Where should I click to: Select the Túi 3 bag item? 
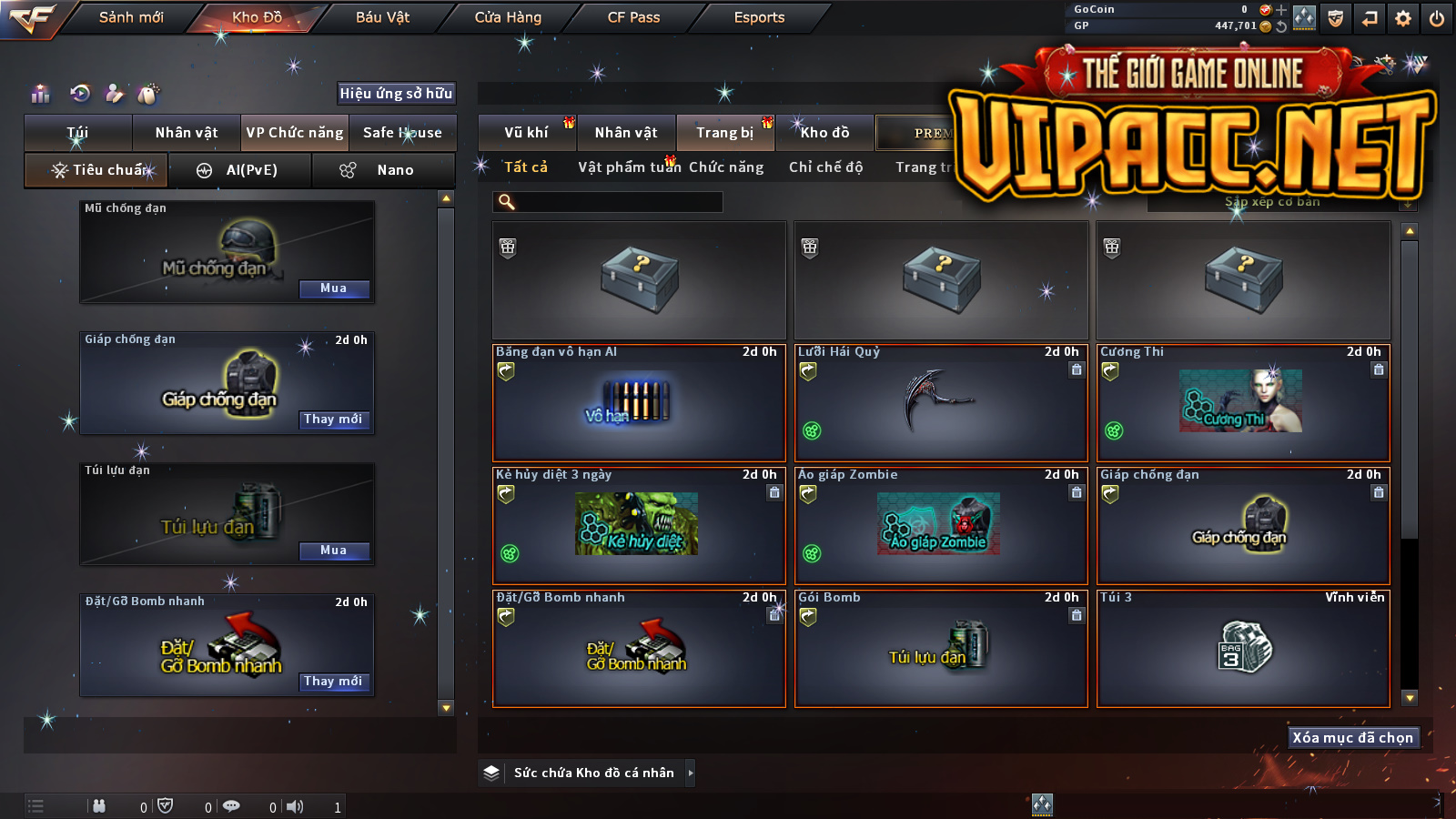(x=1243, y=648)
